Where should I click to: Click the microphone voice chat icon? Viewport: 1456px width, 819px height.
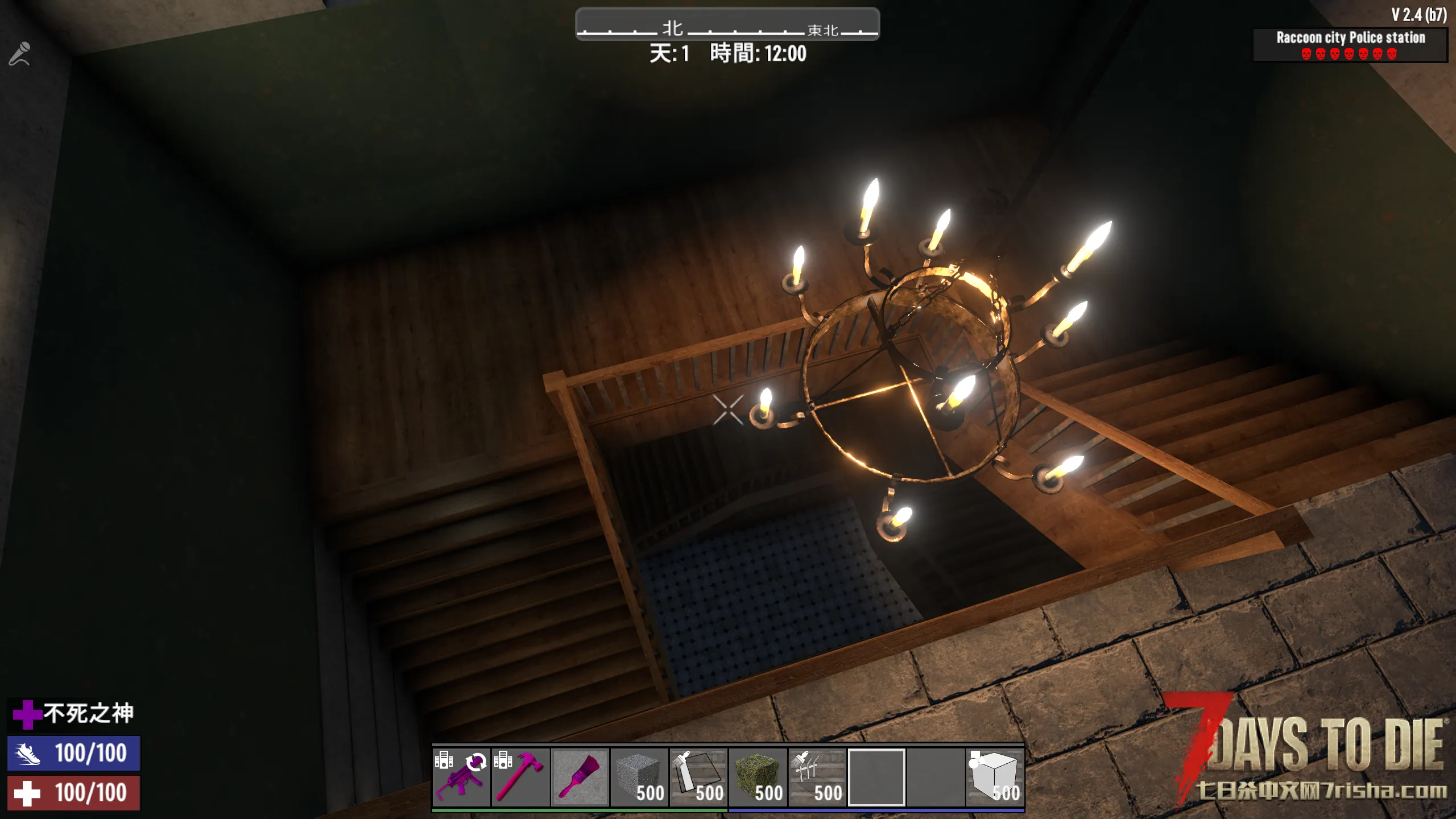pyautogui.click(x=19, y=55)
